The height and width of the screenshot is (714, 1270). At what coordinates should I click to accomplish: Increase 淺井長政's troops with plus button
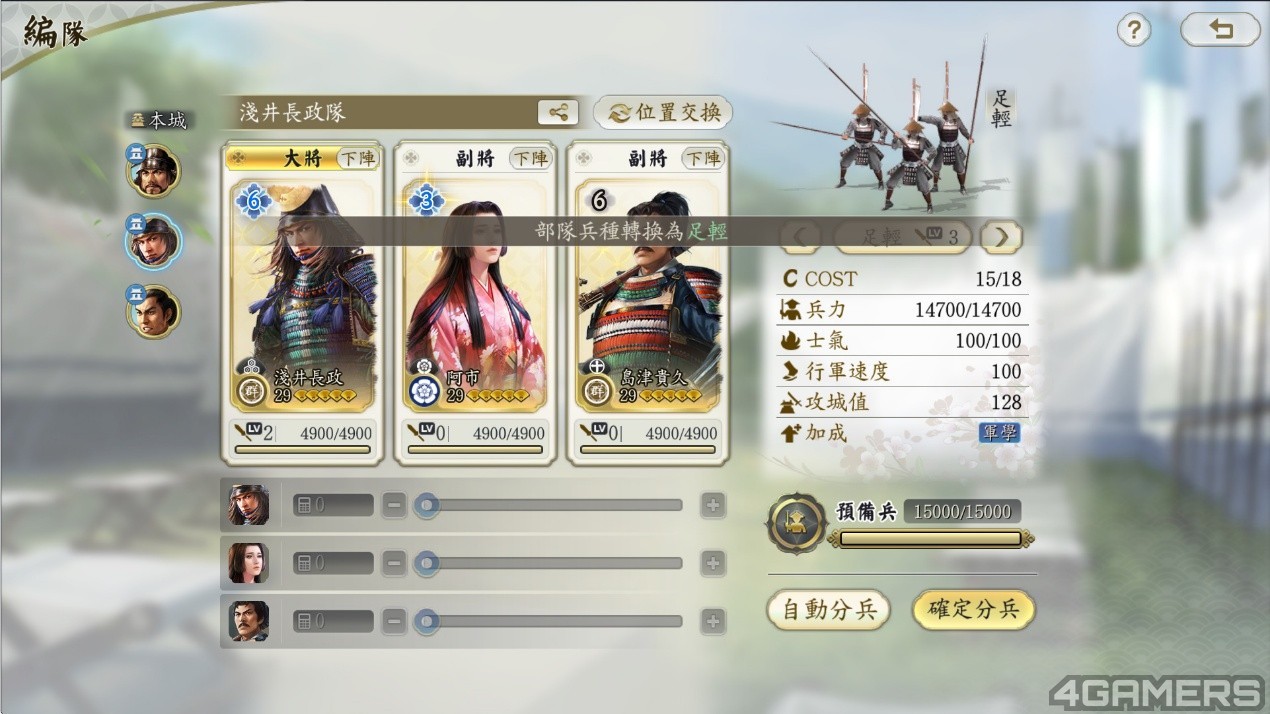[x=712, y=505]
